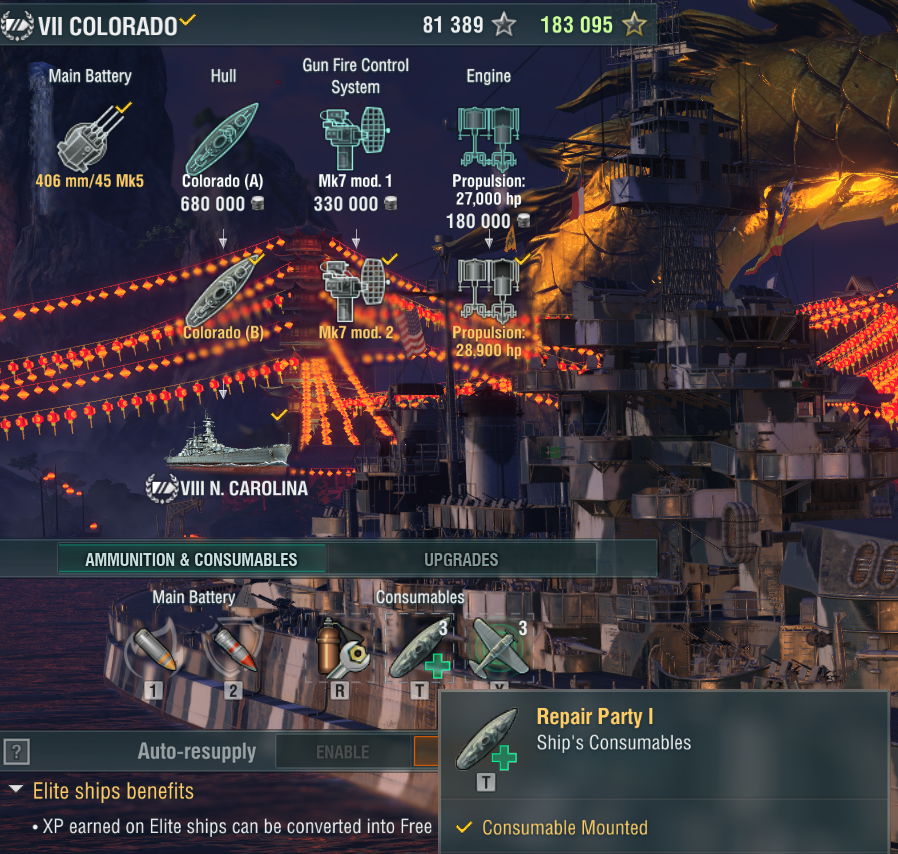Enable Auto-resupply
Screen dimensions: 898x854
tap(343, 751)
